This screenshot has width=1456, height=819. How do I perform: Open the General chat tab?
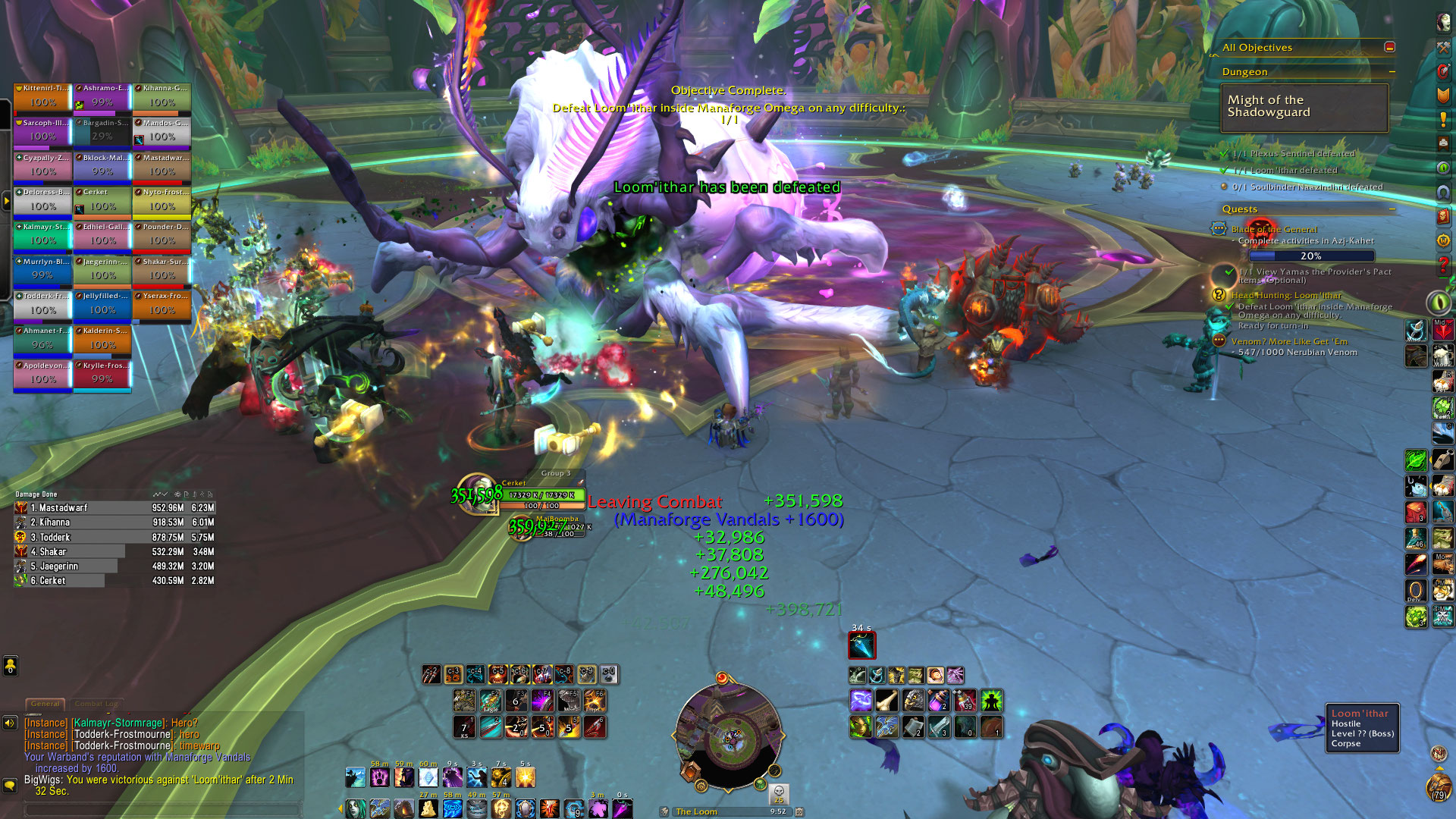pos(45,704)
